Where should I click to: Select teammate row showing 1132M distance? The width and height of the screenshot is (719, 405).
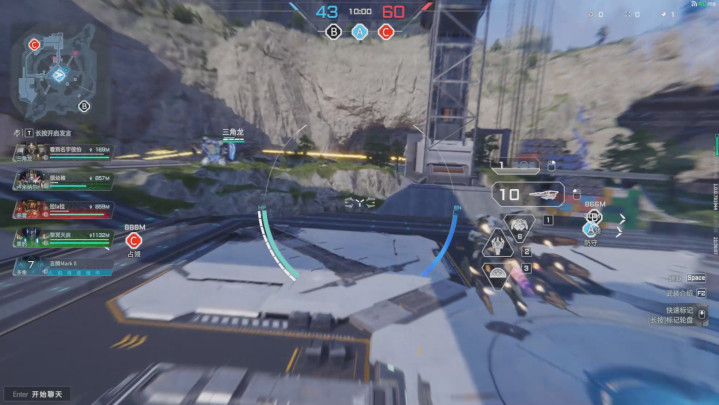pyautogui.click(x=62, y=237)
